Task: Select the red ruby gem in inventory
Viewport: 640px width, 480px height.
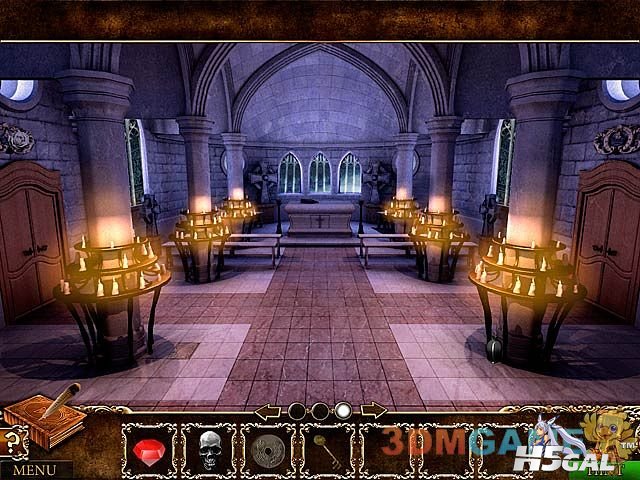Action: pyautogui.click(x=150, y=449)
